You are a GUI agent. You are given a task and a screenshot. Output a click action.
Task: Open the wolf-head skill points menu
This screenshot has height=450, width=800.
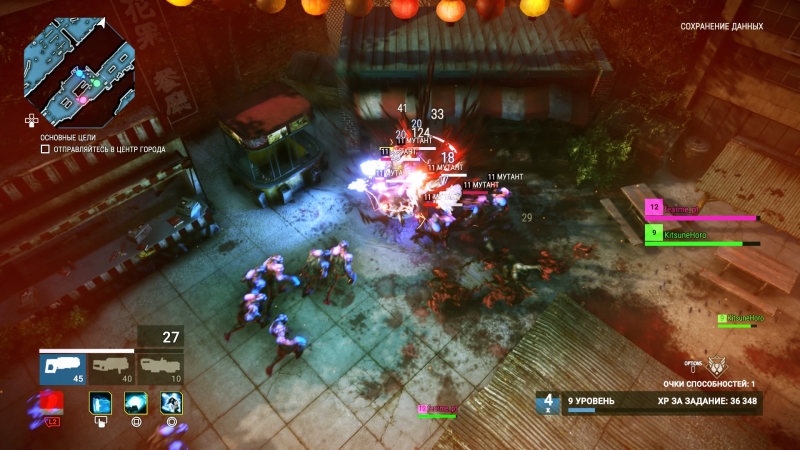(x=714, y=366)
